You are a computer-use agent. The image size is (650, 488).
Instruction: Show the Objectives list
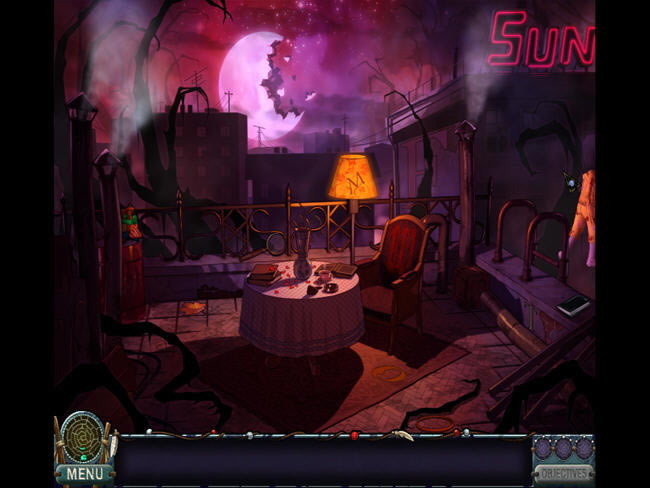tap(563, 472)
